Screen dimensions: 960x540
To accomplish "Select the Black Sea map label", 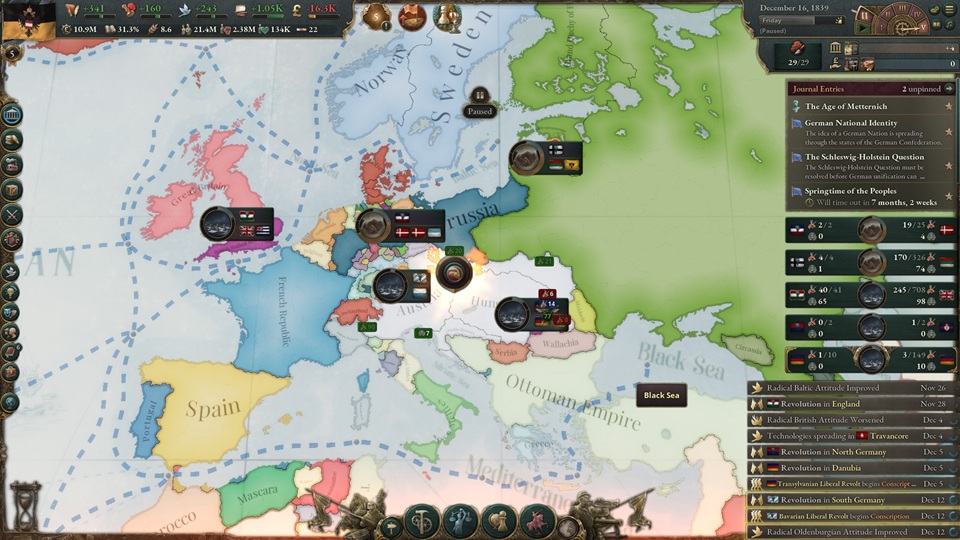I will [x=661, y=395].
